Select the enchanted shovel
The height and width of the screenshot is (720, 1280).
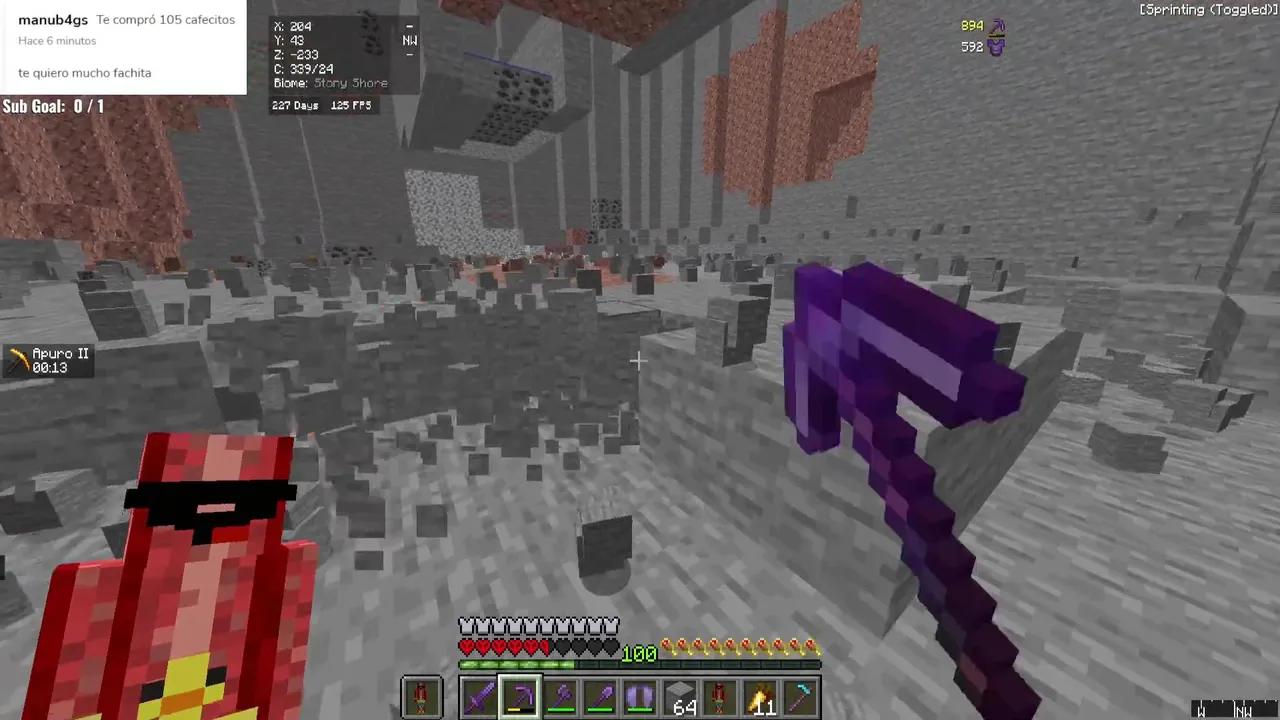point(602,697)
